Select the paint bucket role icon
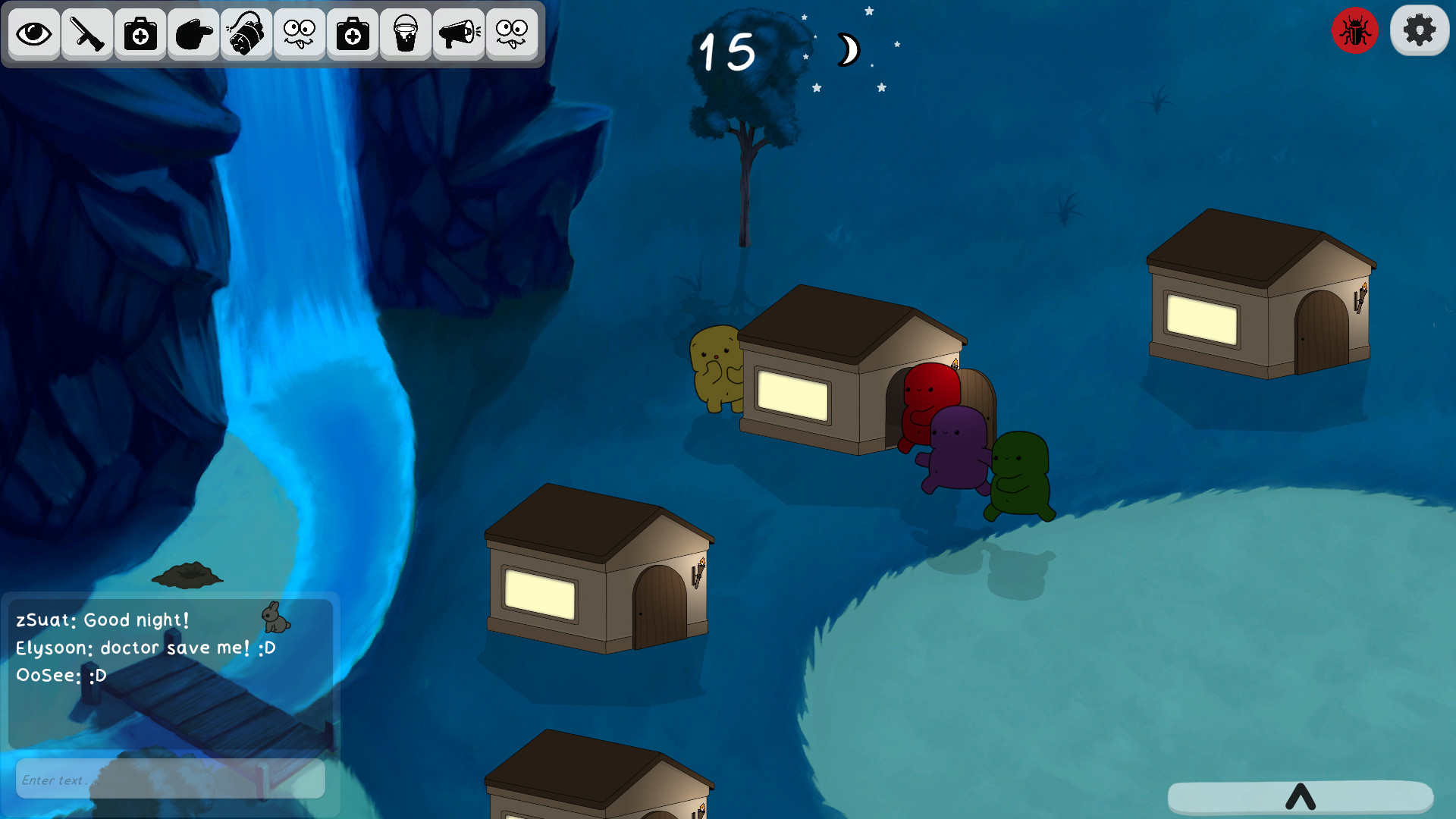Viewport: 1456px width, 819px height. (406, 34)
